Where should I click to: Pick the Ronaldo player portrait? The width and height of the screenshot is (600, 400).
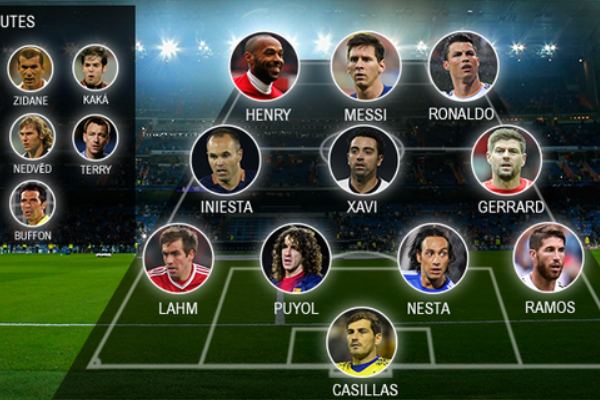point(463,66)
